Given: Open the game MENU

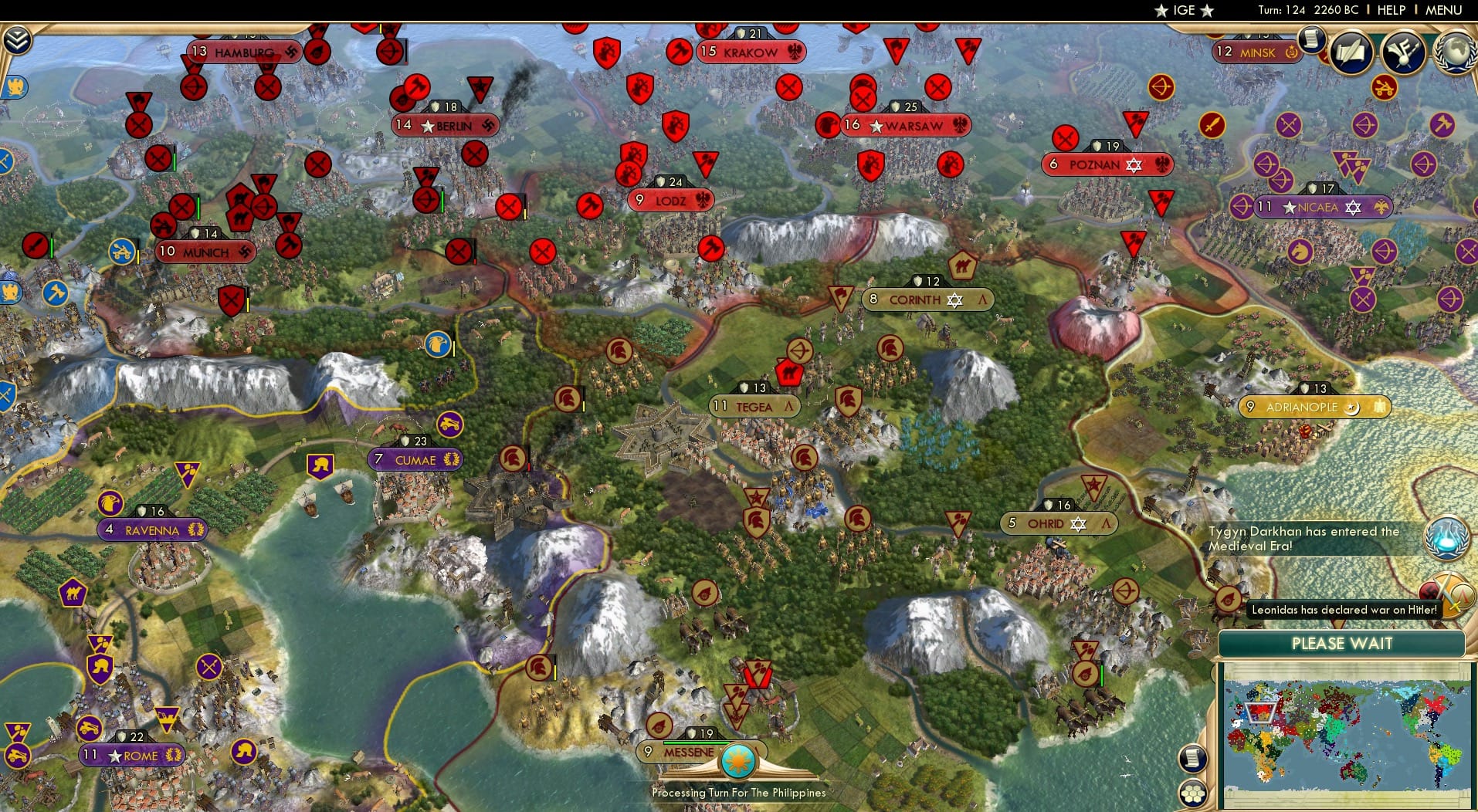Looking at the screenshot, I should click(1443, 10).
